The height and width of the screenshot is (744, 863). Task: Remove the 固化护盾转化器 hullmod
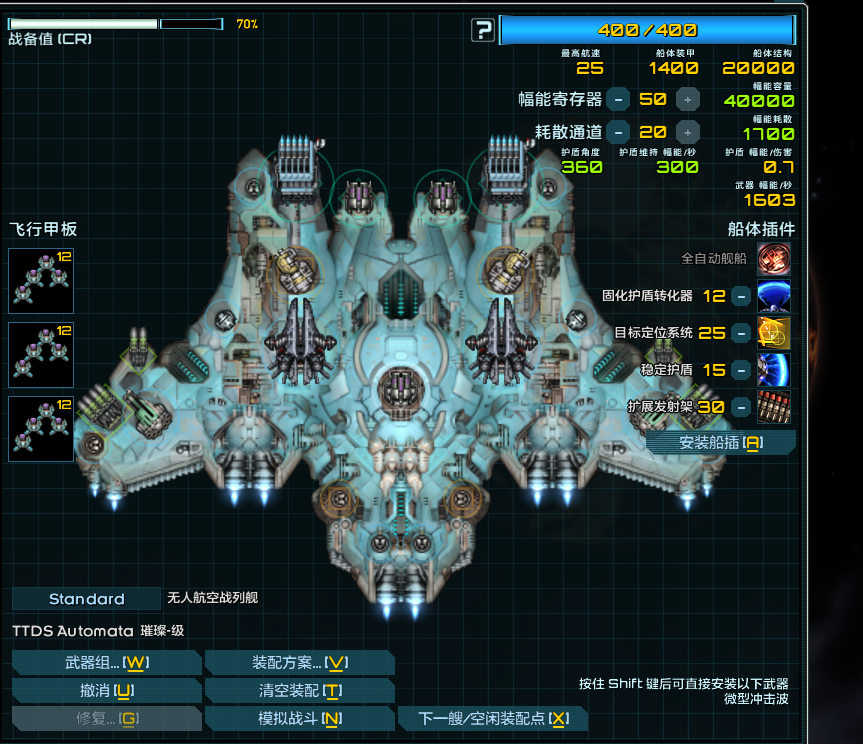[x=740, y=296]
